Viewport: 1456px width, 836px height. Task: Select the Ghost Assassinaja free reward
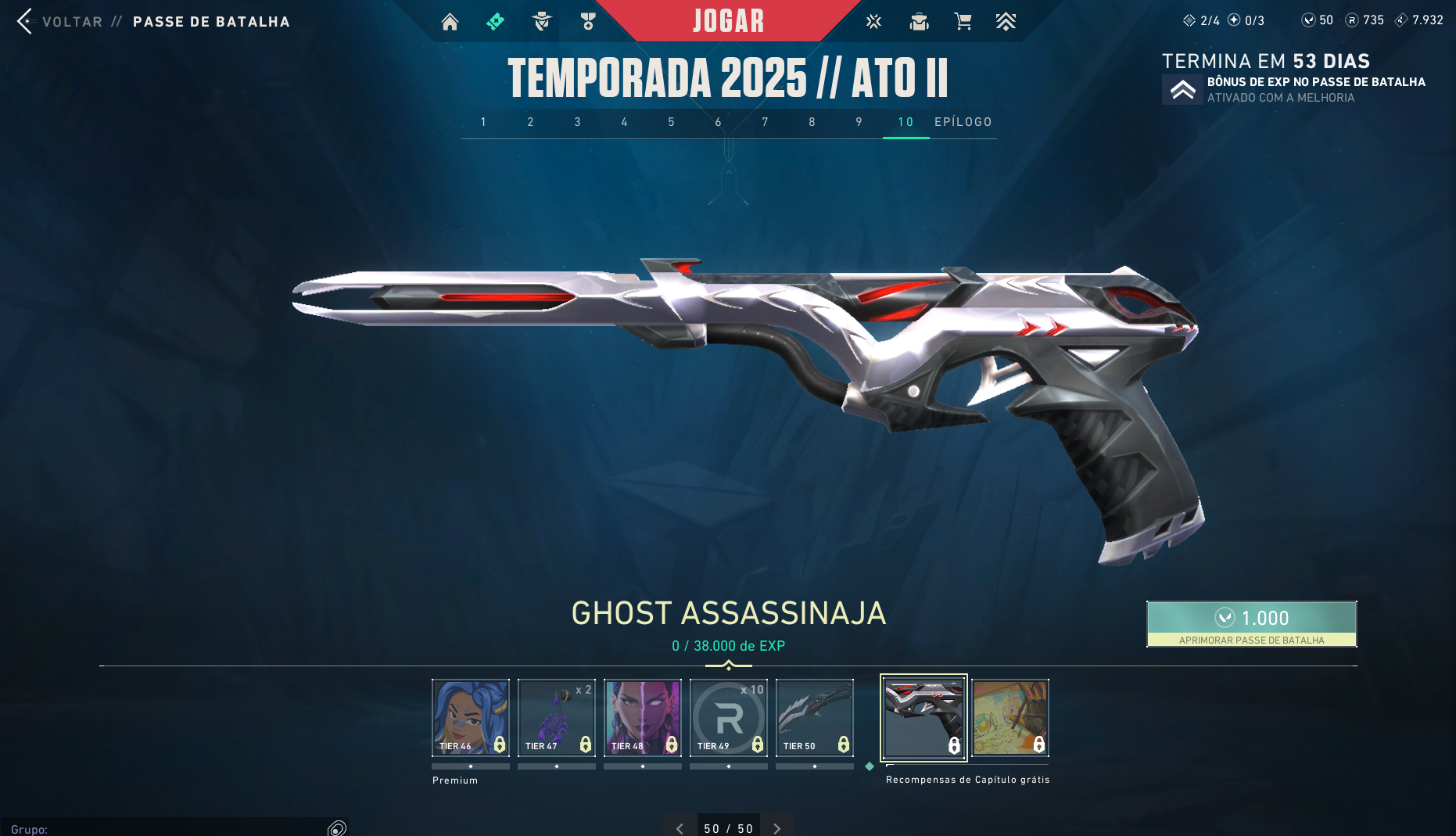(923, 717)
